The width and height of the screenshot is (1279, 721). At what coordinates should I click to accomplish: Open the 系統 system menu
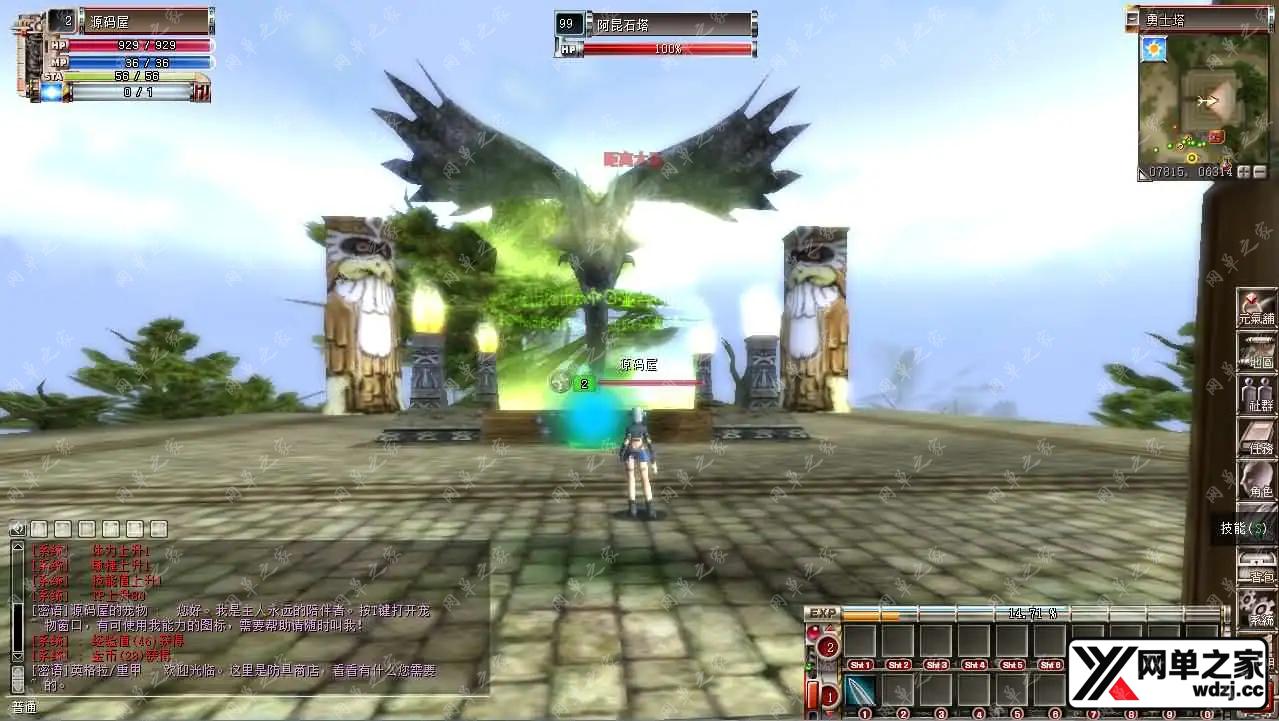click(1256, 607)
